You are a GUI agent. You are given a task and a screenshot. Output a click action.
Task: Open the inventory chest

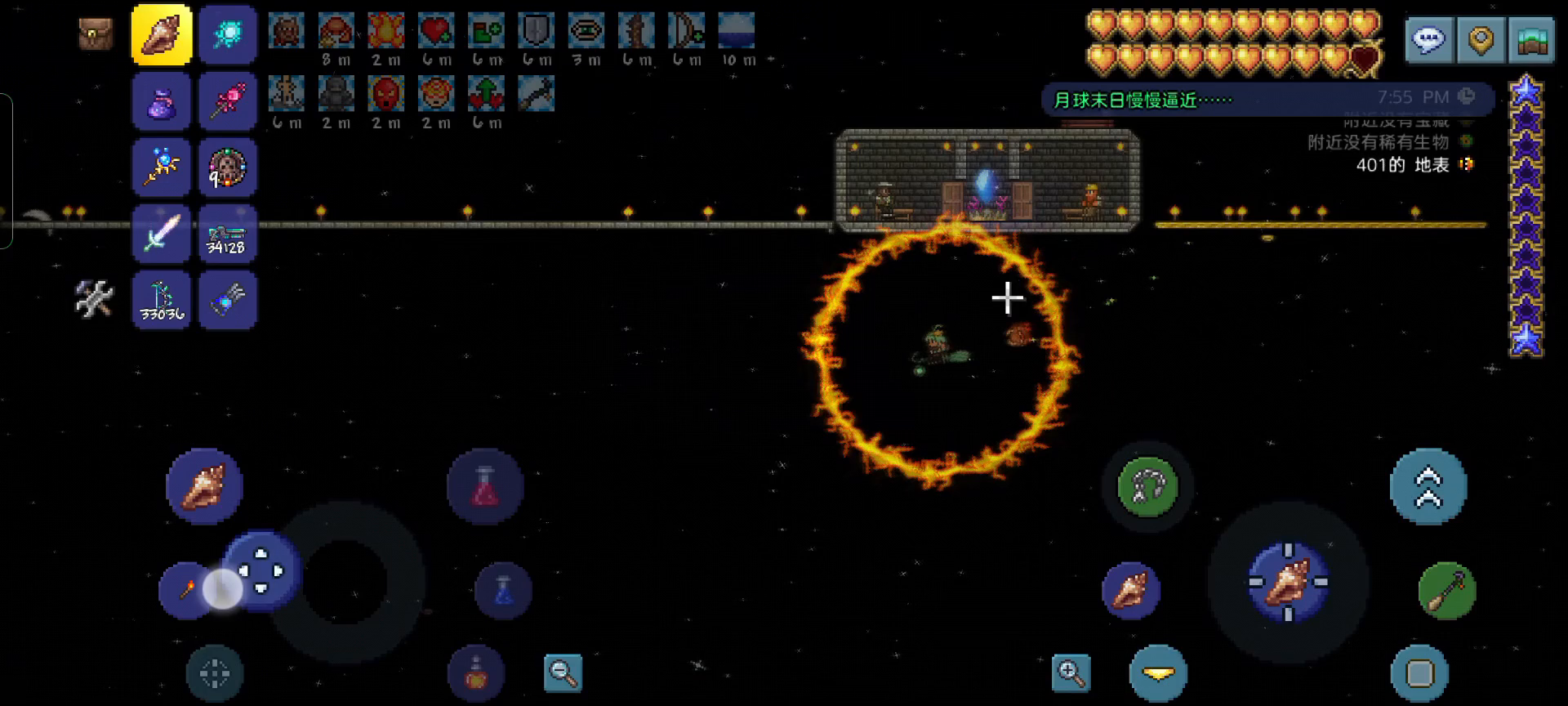(96, 34)
